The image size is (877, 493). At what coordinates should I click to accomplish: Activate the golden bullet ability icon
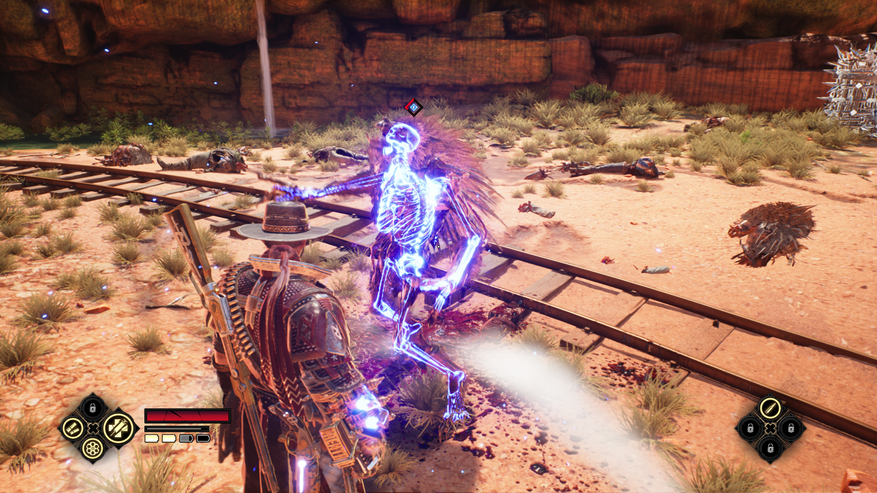[x=769, y=408]
